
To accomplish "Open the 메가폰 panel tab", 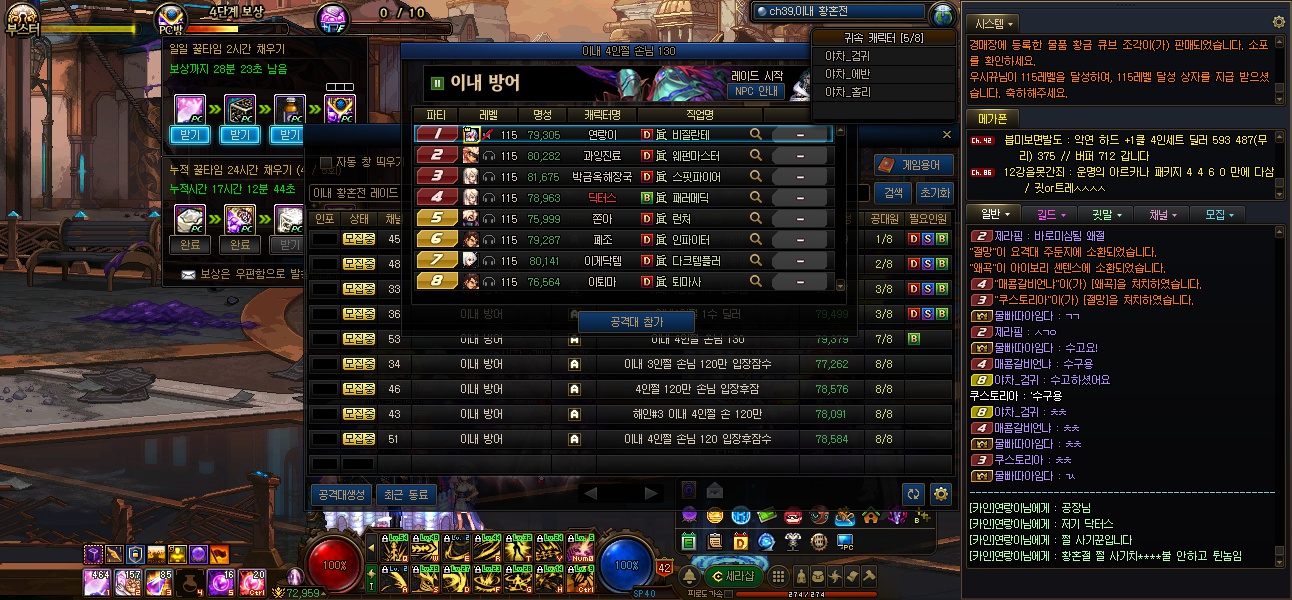I will point(991,118).
